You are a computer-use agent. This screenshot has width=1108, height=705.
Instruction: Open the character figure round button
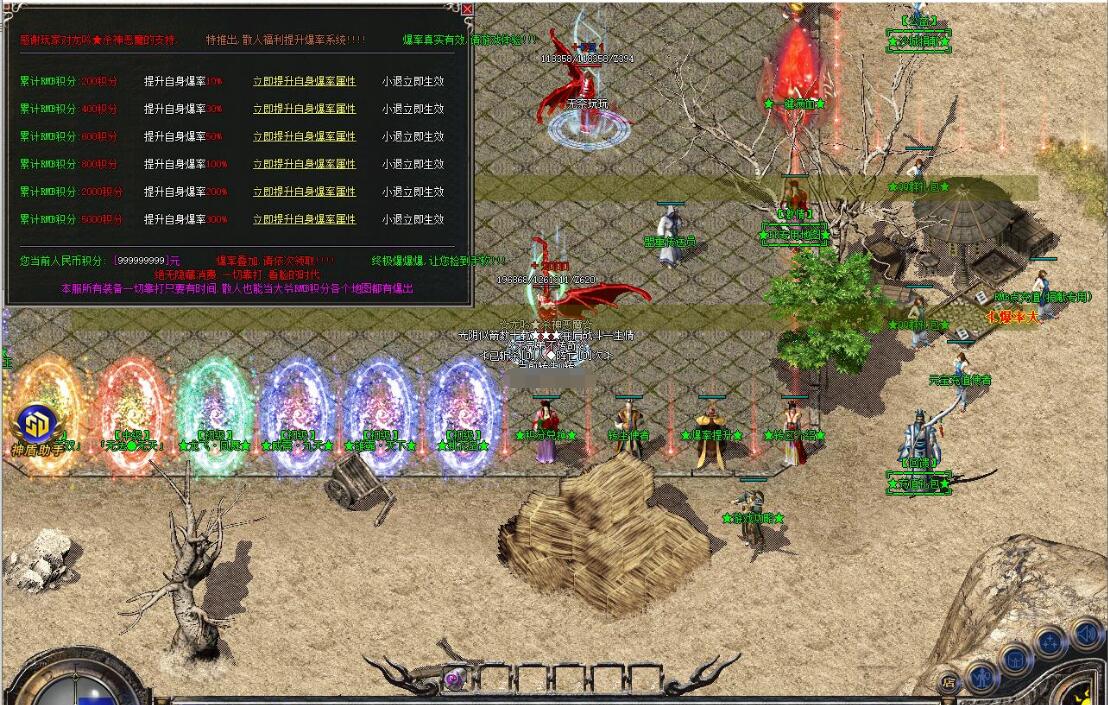[x=983, y=675]
